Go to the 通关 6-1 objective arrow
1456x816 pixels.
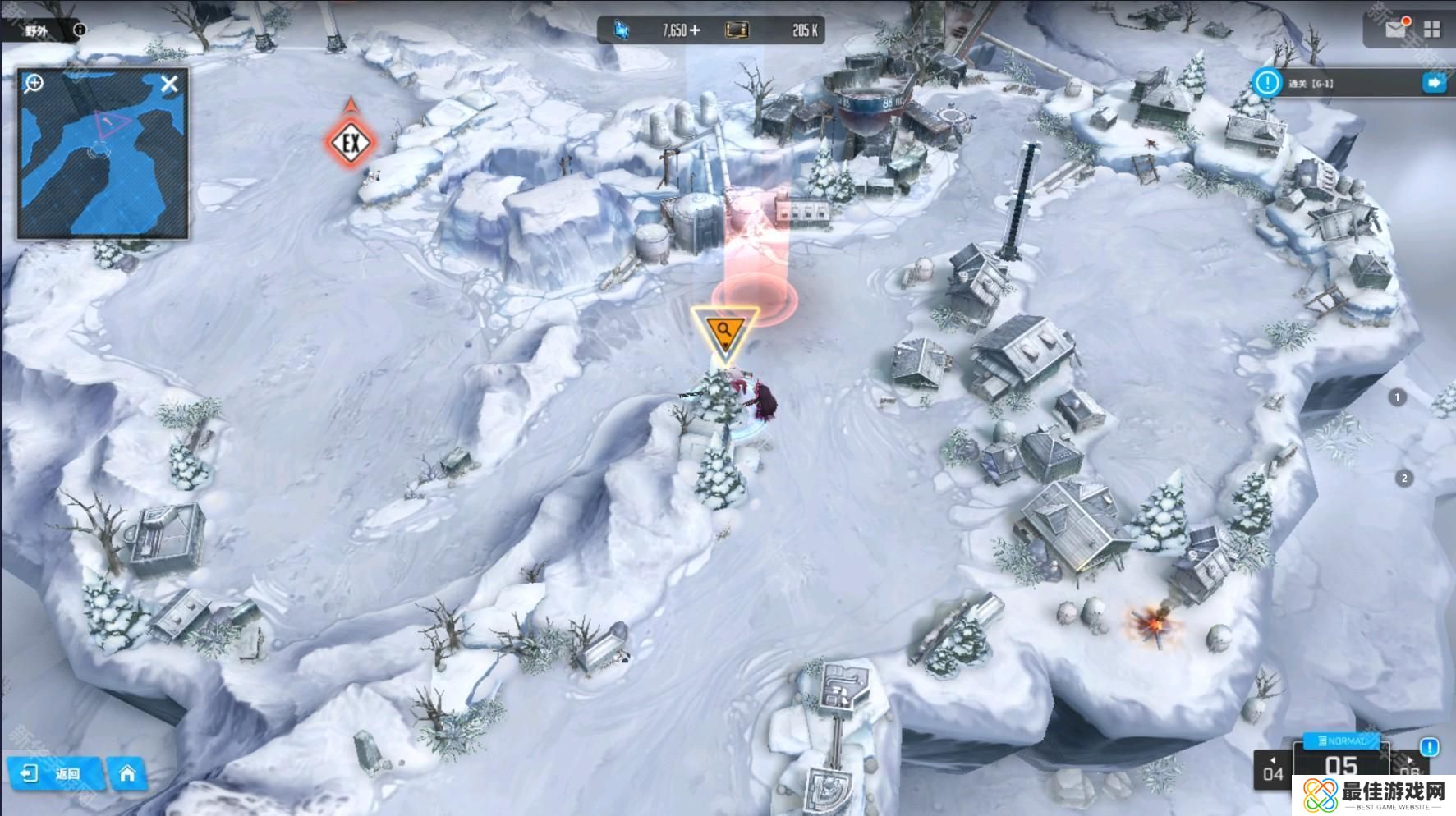pyautogui.click(x=1435, y=83)
